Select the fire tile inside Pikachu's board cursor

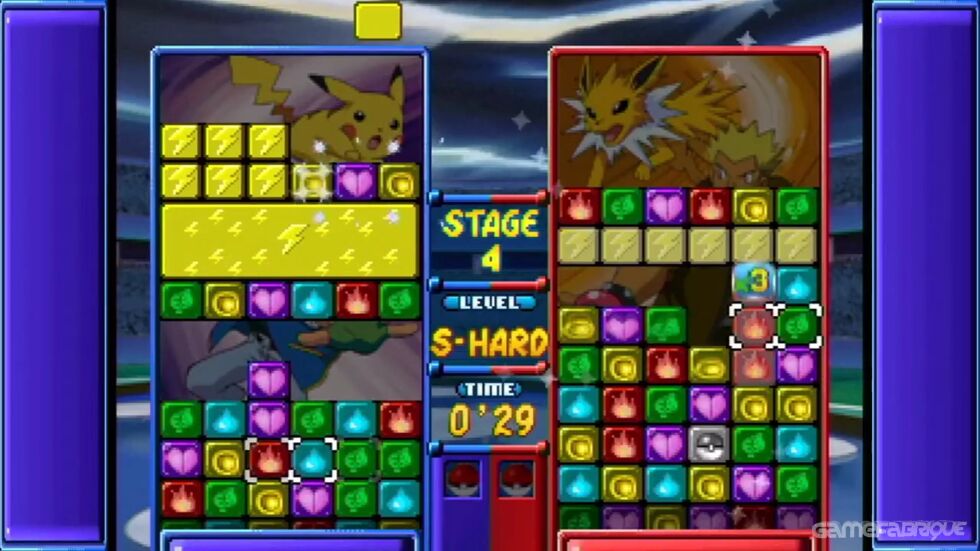coord(269,459)
